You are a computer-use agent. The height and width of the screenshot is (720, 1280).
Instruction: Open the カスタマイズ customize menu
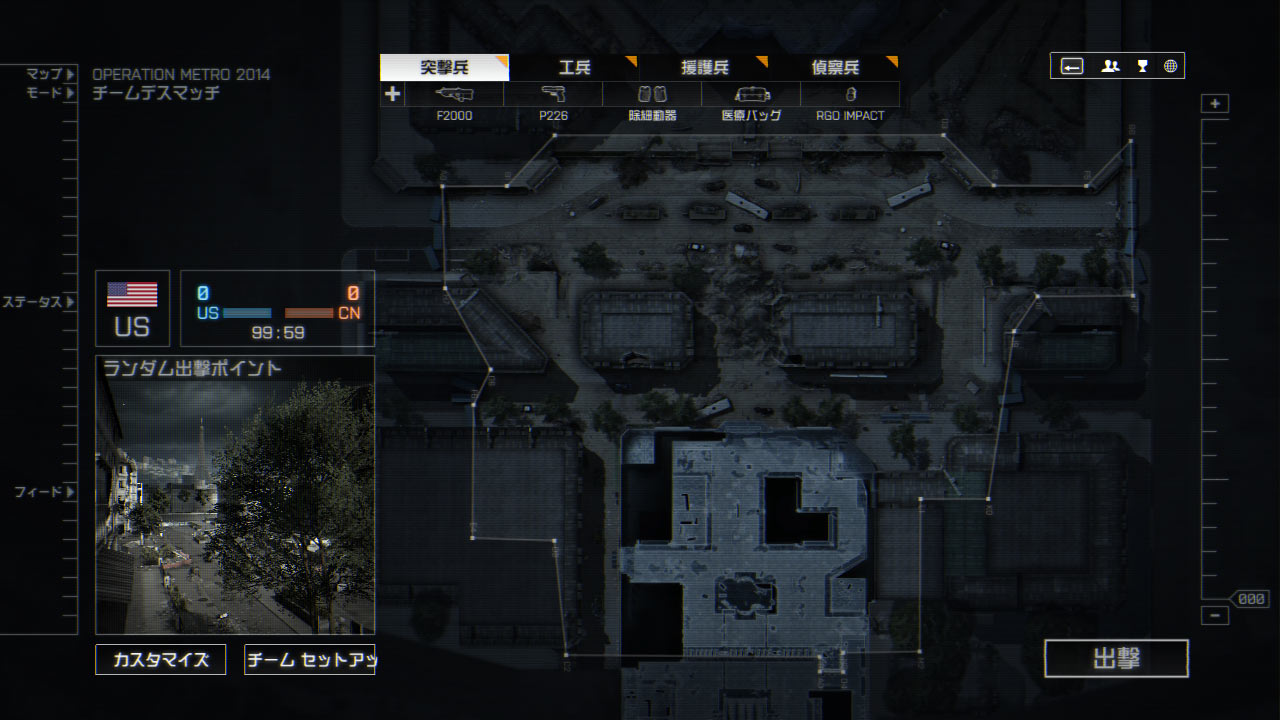tap(161, 660)
